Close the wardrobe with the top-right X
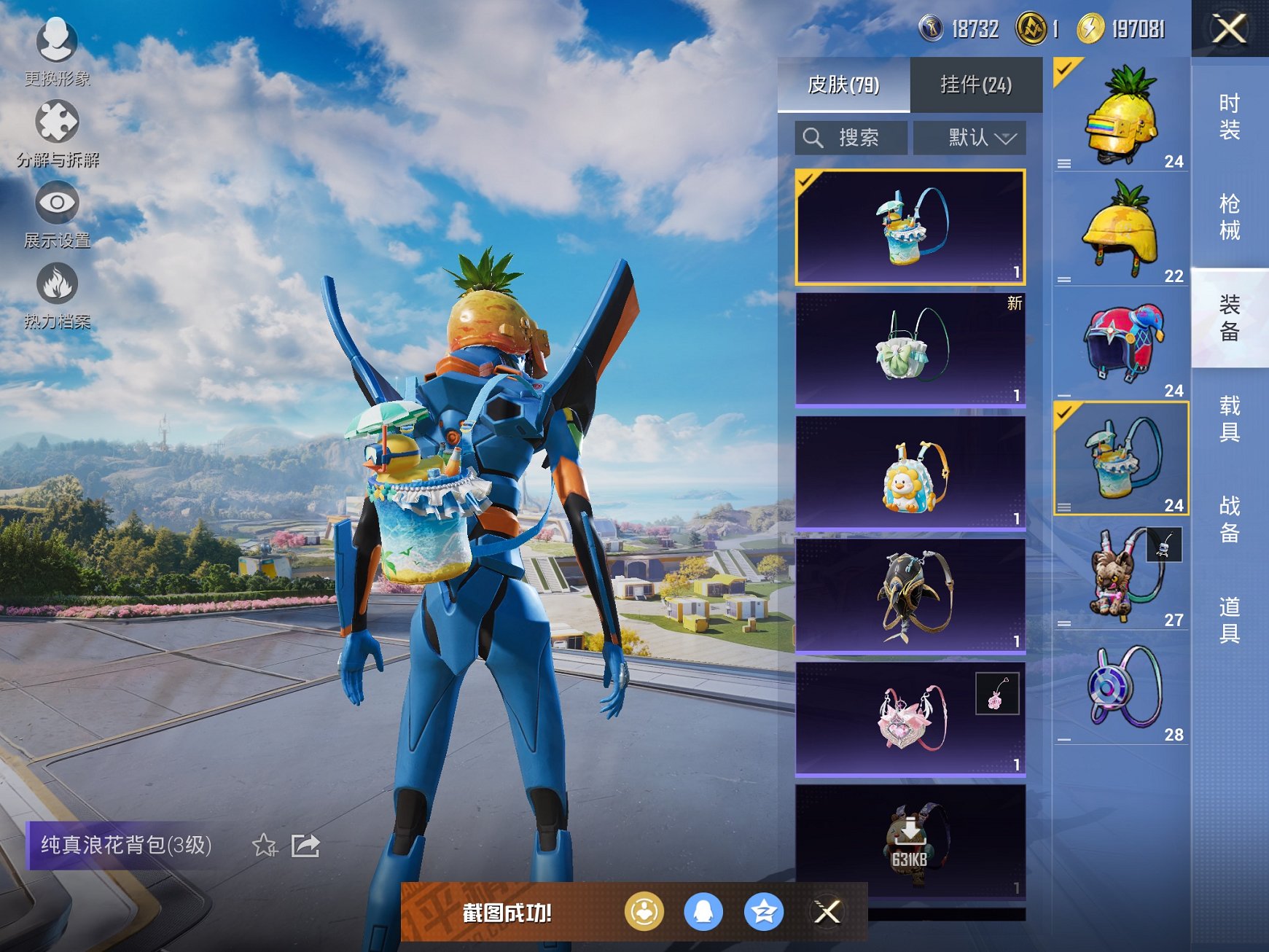1269x952 pixels. point(1229,29)
